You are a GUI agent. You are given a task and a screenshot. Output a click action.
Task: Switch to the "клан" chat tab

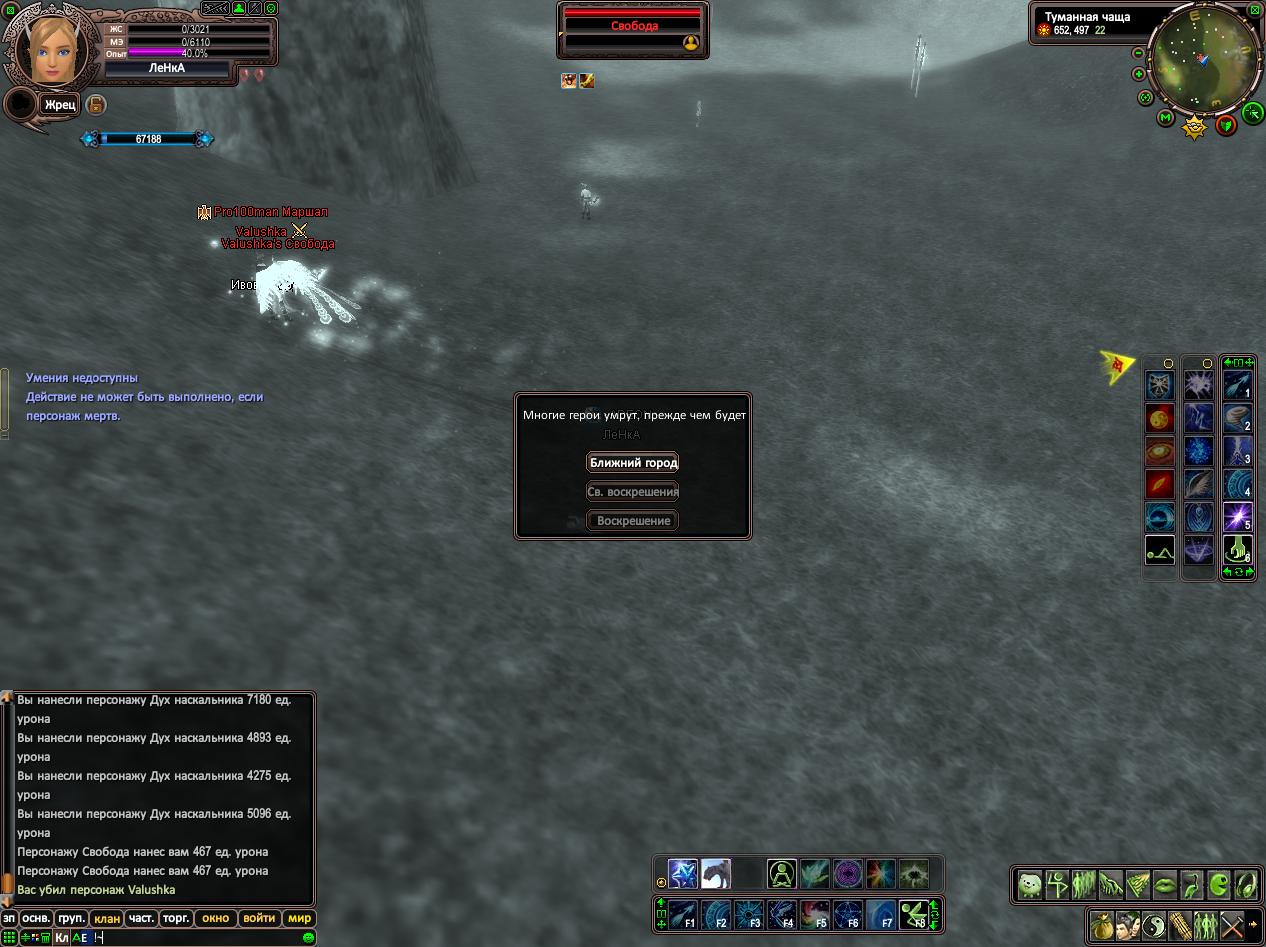(x=106, y=918)
